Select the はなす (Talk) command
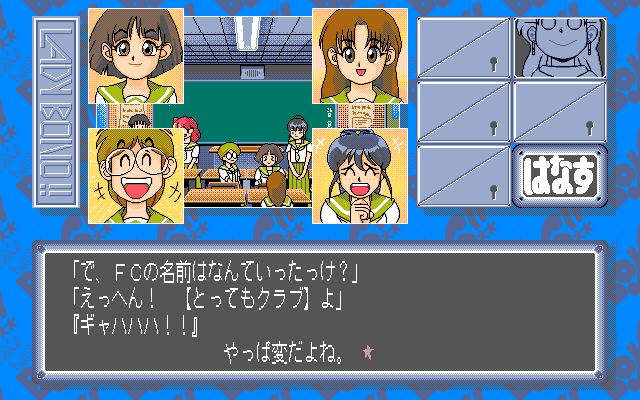 click(x=559, y=177)
